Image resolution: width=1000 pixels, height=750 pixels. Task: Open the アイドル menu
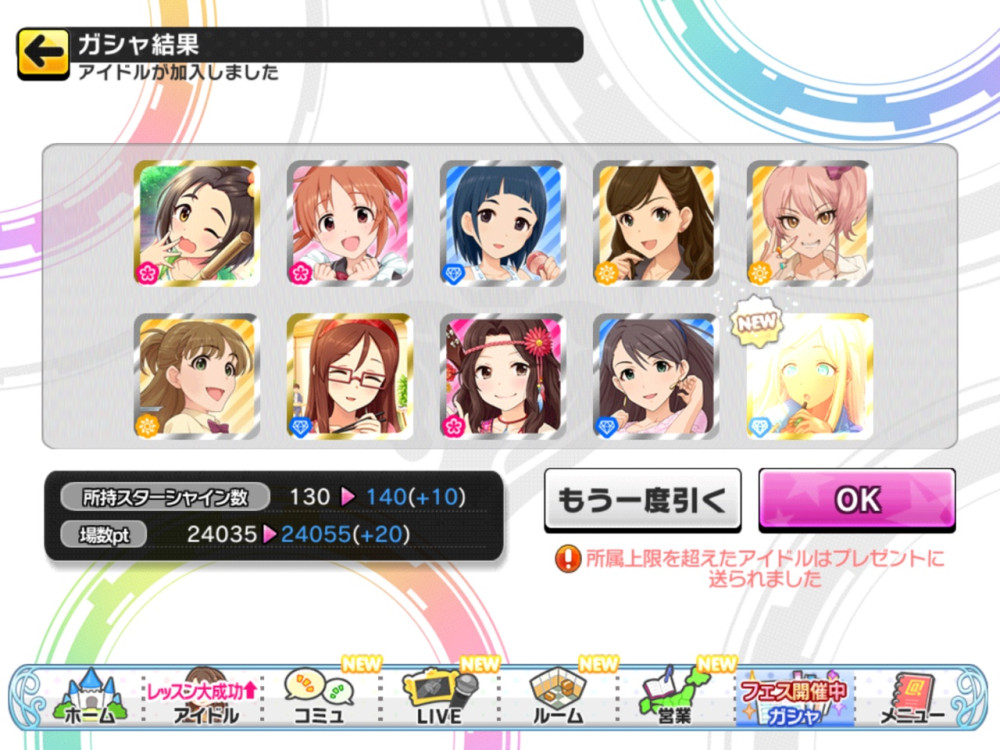205,696
